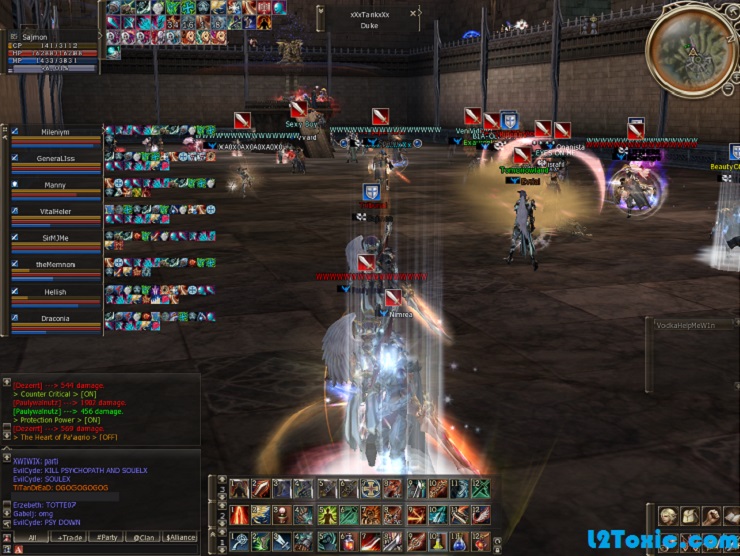Target party member Manny
740x556 pixels.
click(x=55, y=185)
